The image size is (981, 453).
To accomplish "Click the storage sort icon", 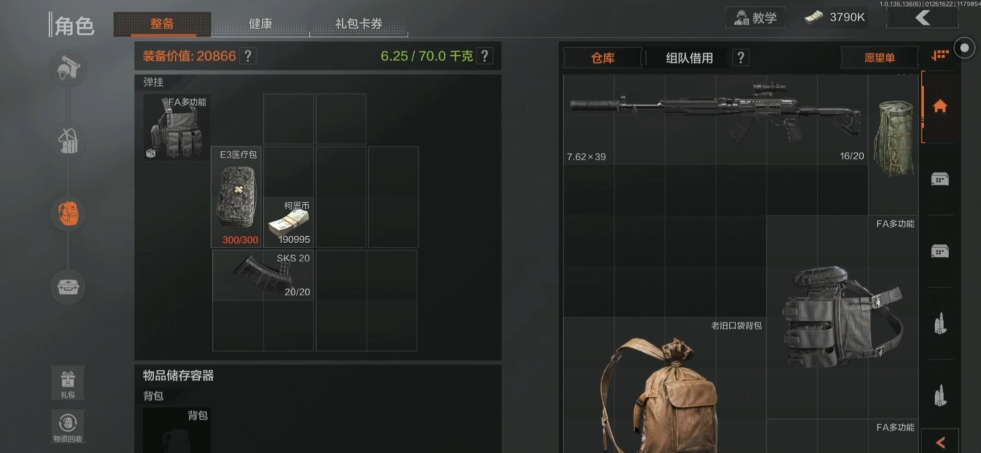I will coord(938,57).
